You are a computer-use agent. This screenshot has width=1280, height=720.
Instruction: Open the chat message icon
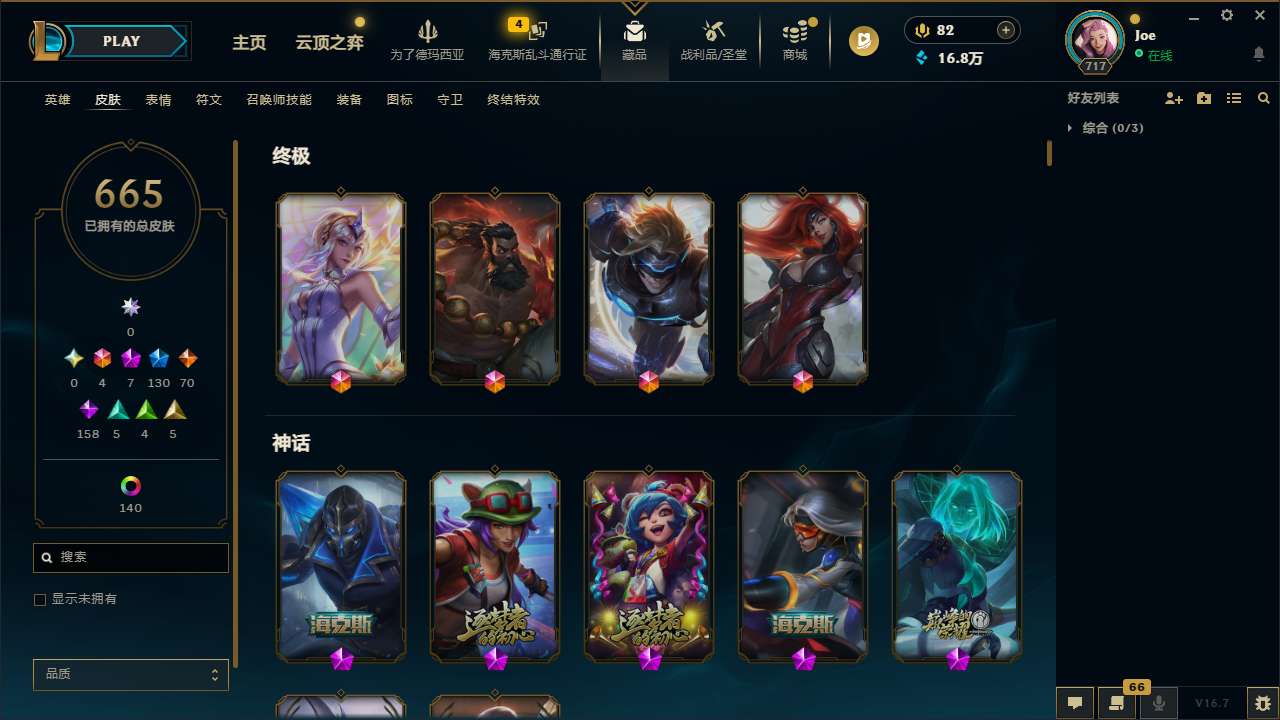[1075, 702]
